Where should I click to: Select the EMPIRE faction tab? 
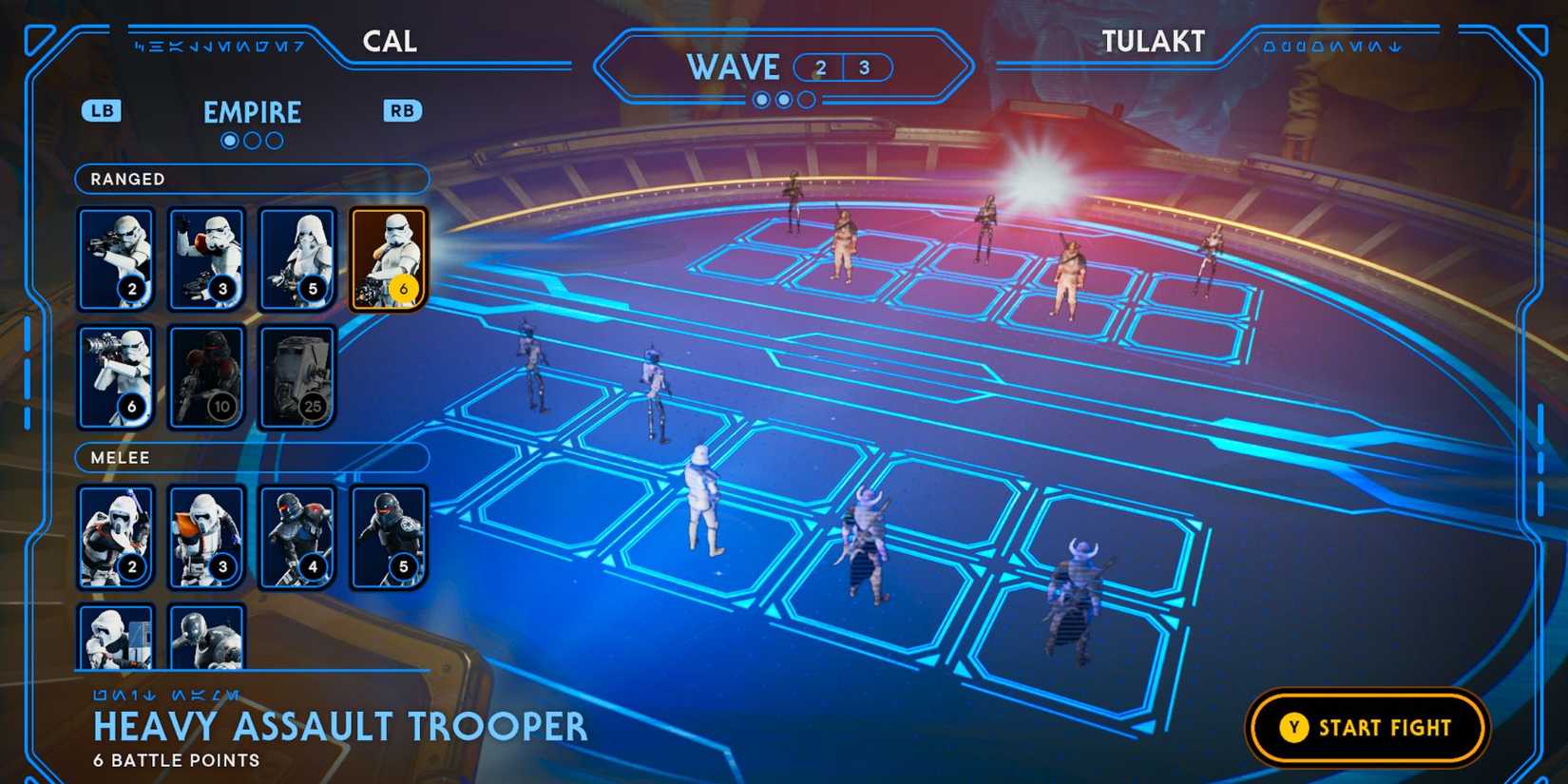[x=251, y=112]
